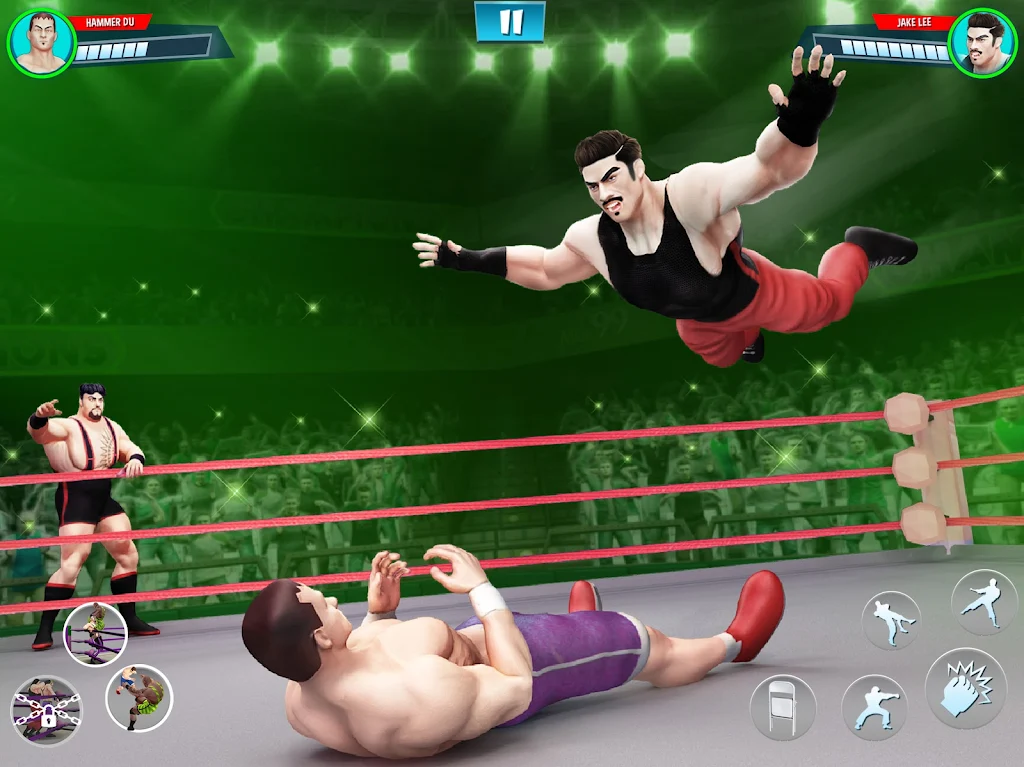Image resolution: width=1024 pixels, height=767 pixels.
Task: Execute the high side kick attack
Action: pos(983,601)
